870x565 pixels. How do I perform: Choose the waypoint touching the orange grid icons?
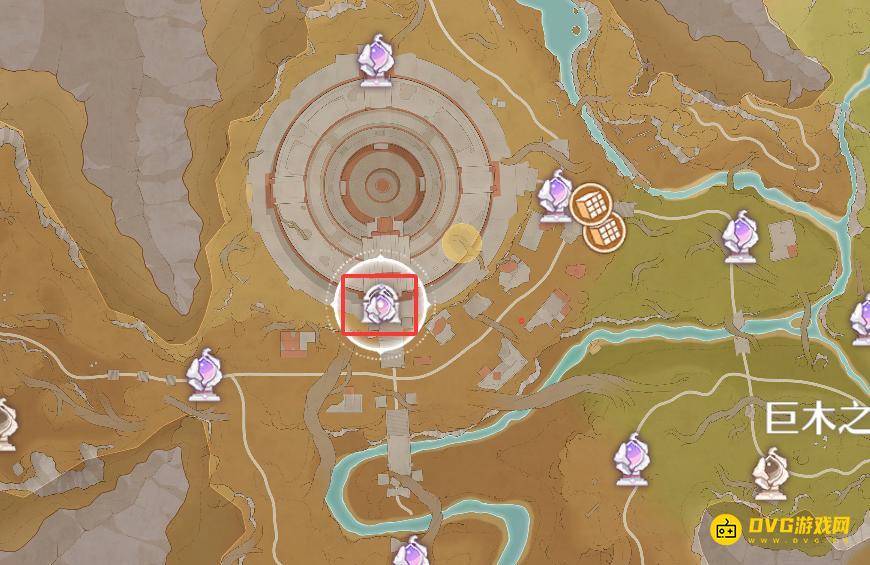click(555, 196)
